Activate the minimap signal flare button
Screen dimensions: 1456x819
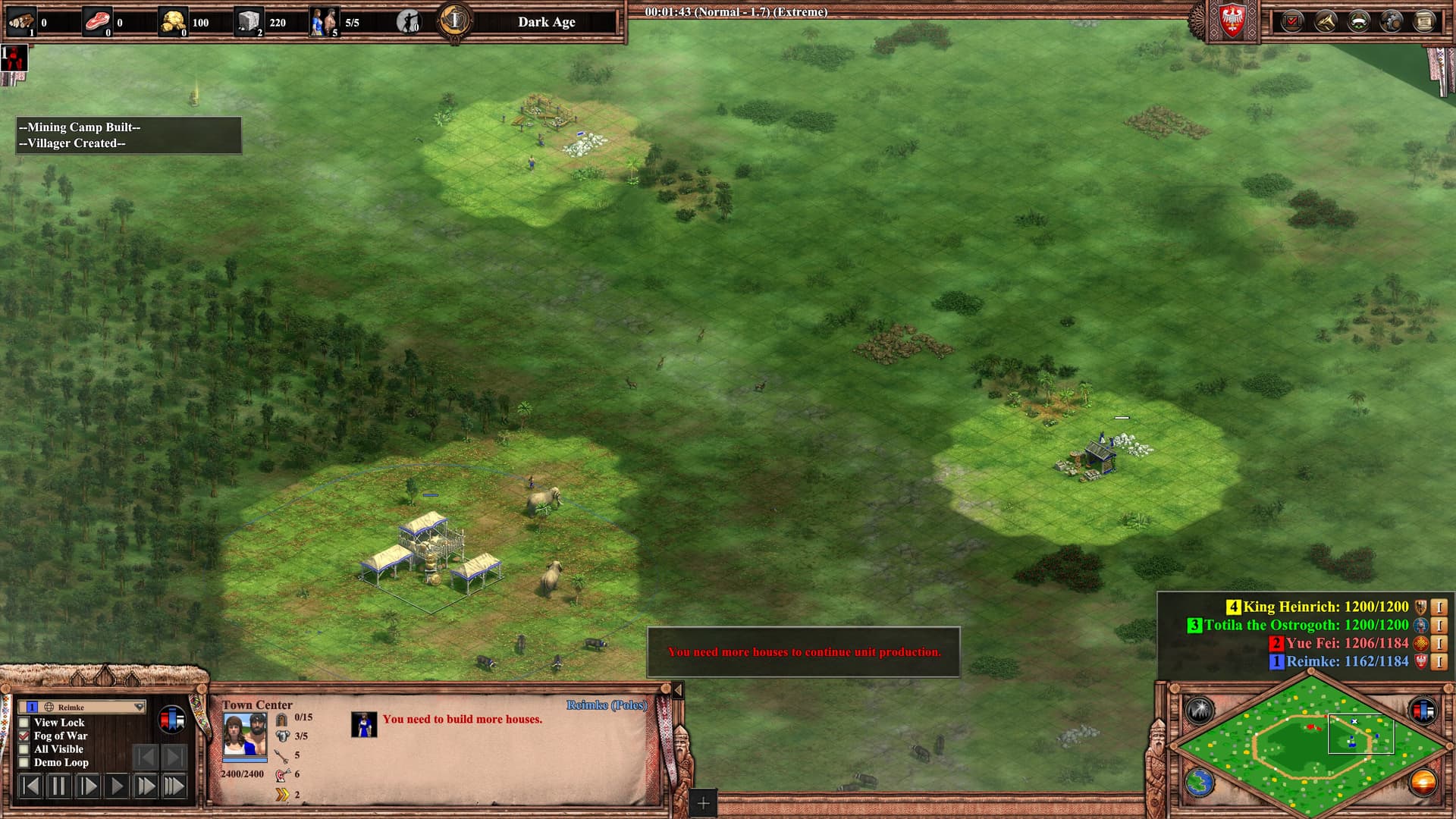(1200, 711)
